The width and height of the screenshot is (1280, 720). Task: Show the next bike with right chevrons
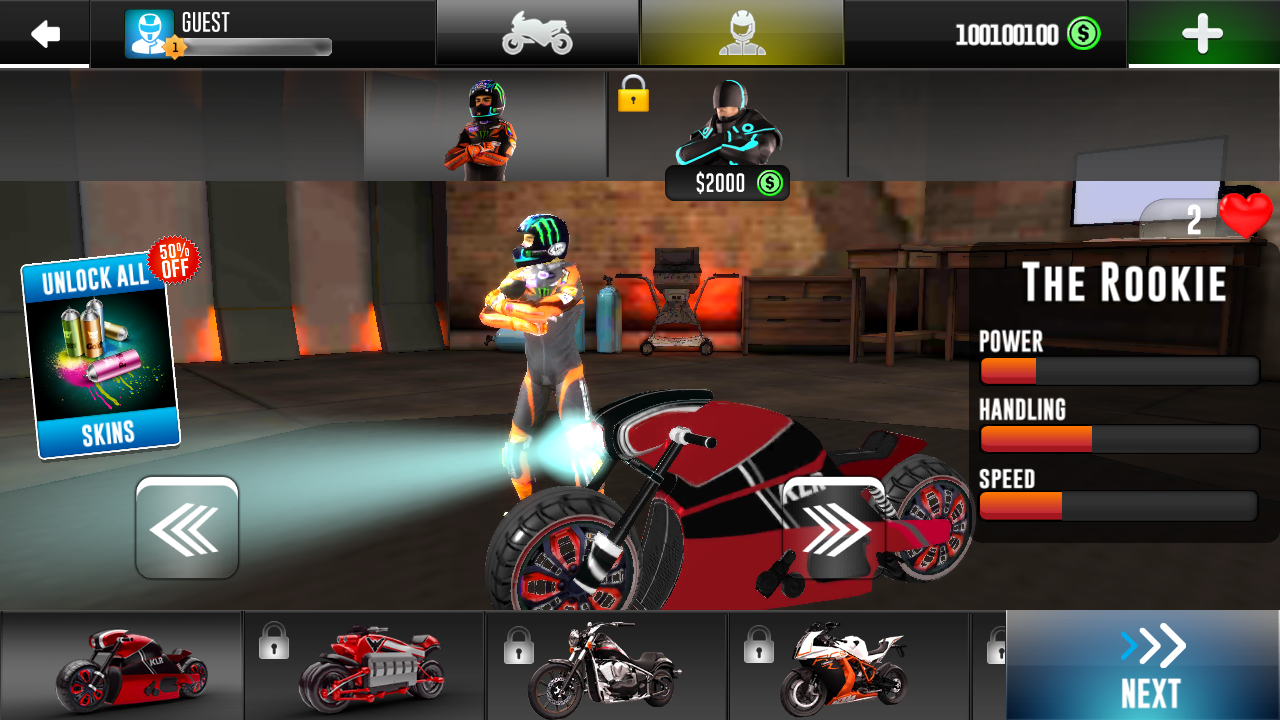pyautogui.click(x=835, y=528)
